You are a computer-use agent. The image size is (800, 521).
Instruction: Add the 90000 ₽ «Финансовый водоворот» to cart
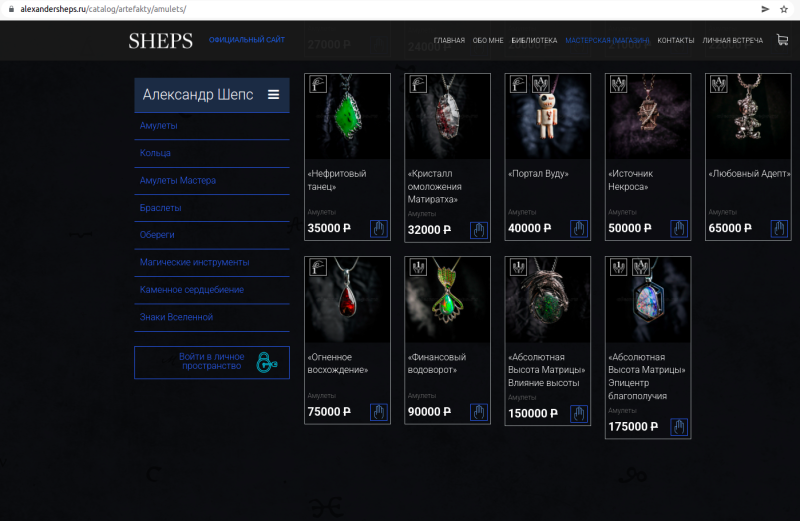478,412
